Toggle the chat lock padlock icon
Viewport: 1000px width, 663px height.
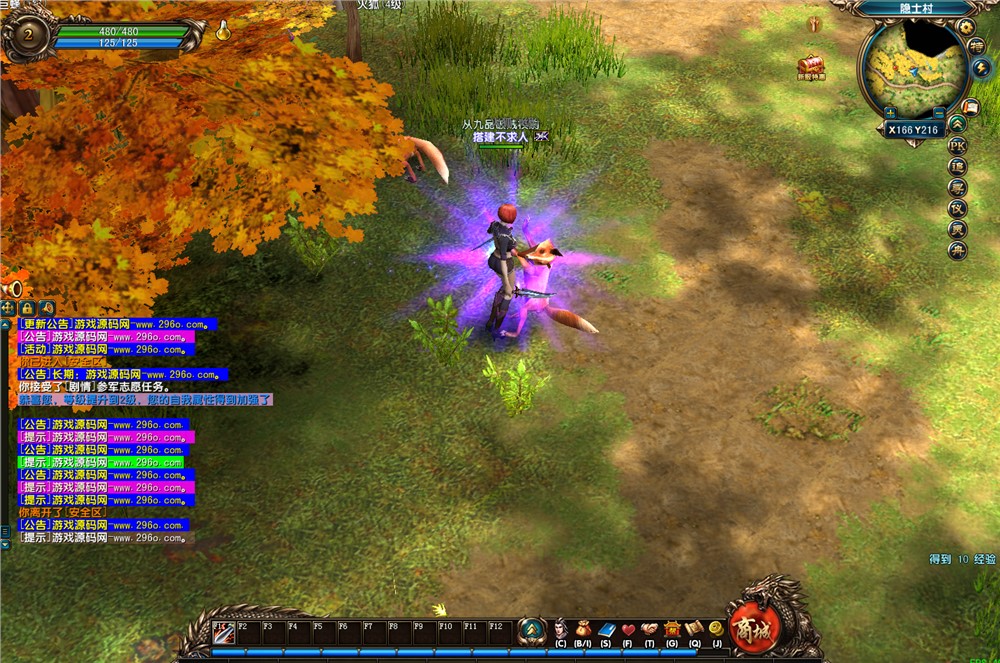point(28,308)
